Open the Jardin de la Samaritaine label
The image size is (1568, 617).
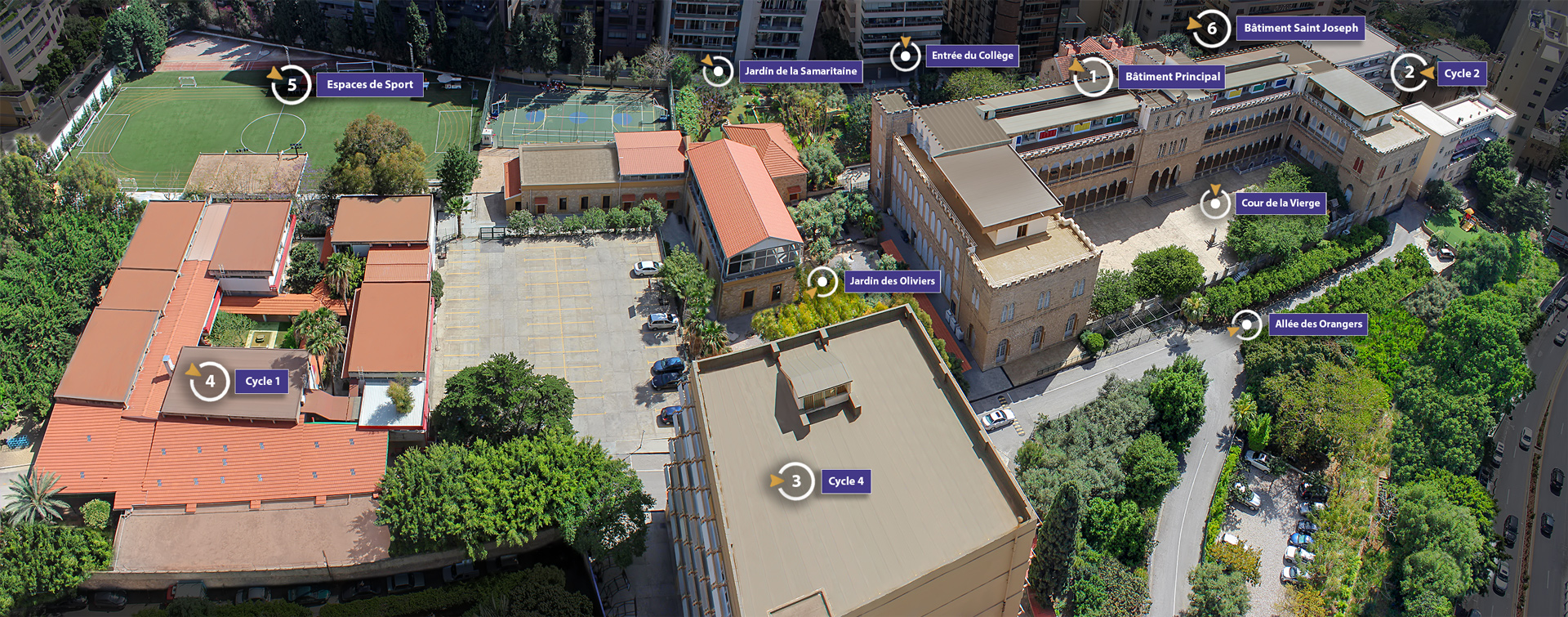click(x=800, y=72)
